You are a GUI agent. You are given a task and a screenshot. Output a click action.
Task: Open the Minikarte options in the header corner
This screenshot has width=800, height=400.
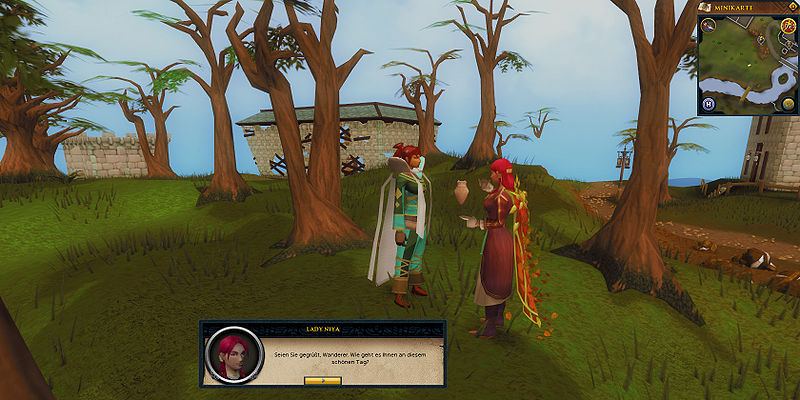792,7
